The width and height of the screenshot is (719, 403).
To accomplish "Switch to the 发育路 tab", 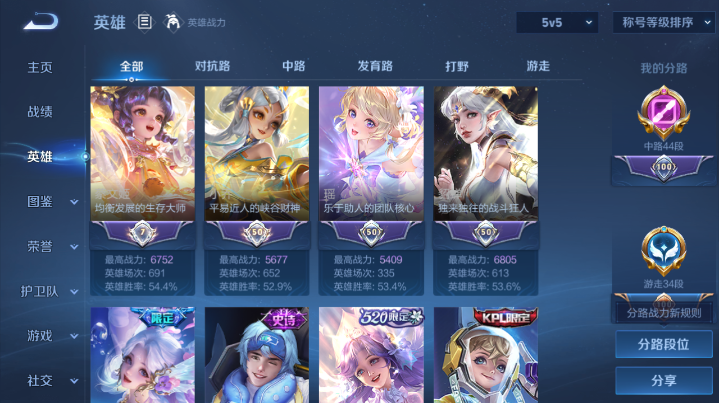I will point(375,66).
